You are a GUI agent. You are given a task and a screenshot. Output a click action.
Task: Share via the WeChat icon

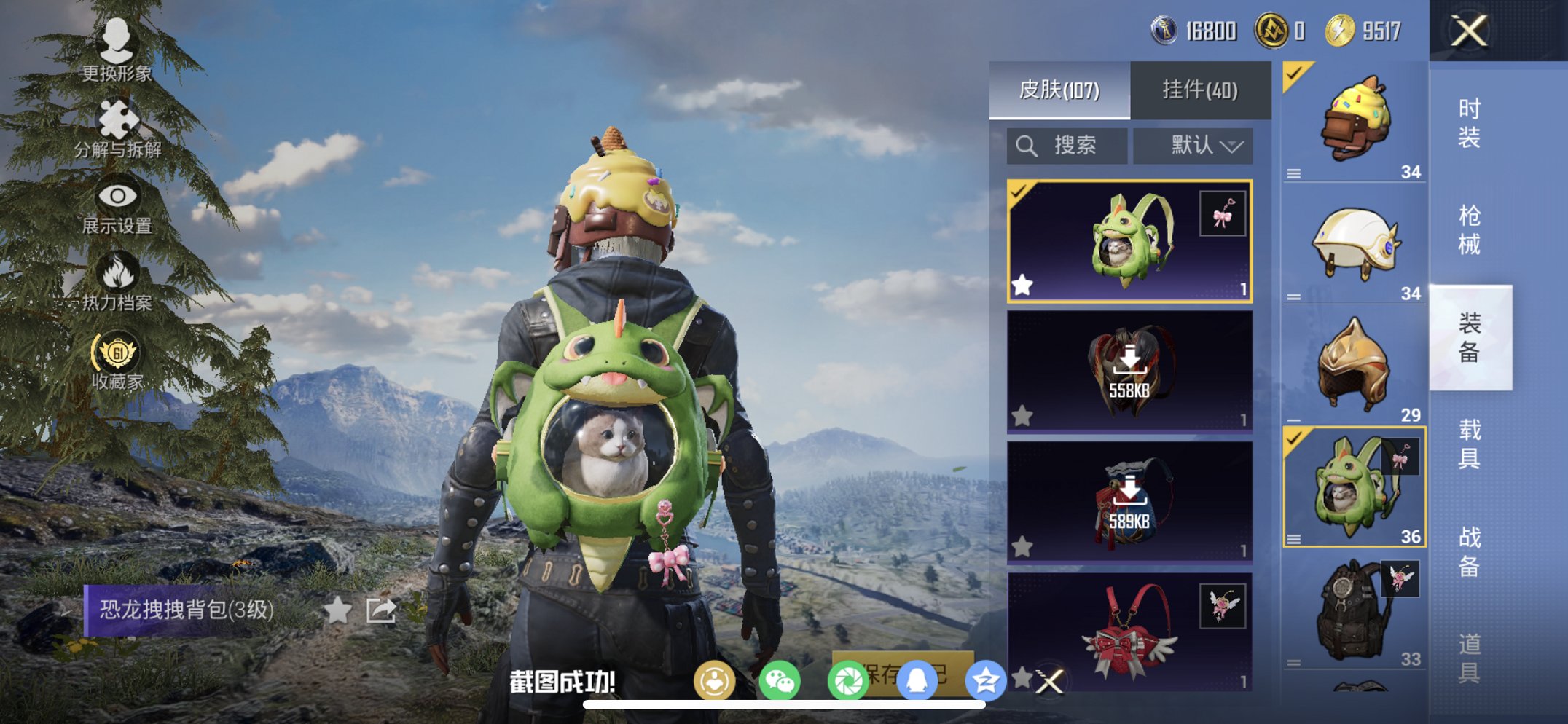[781, 680]
